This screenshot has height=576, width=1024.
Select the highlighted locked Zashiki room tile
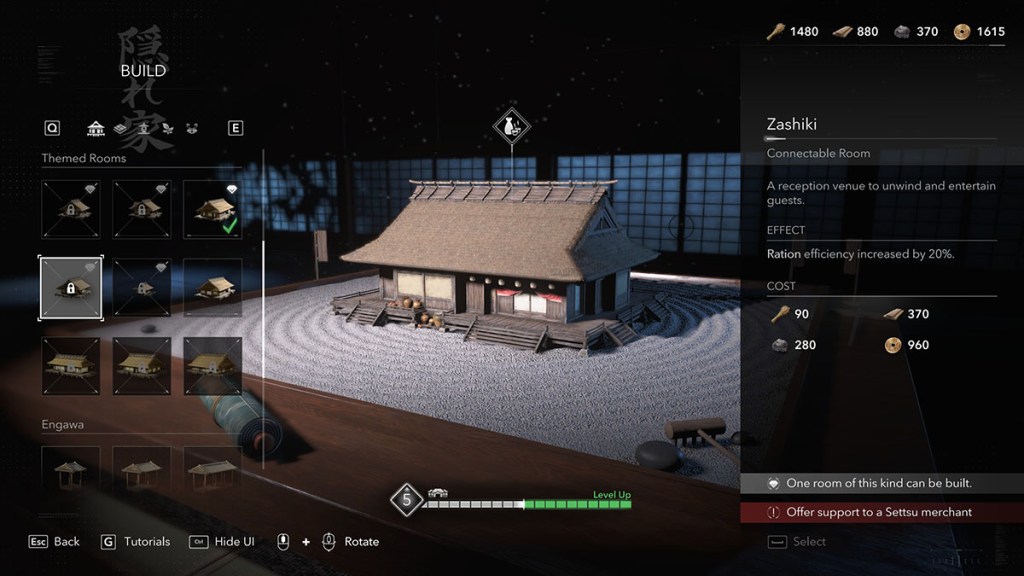tap(69, 288)
